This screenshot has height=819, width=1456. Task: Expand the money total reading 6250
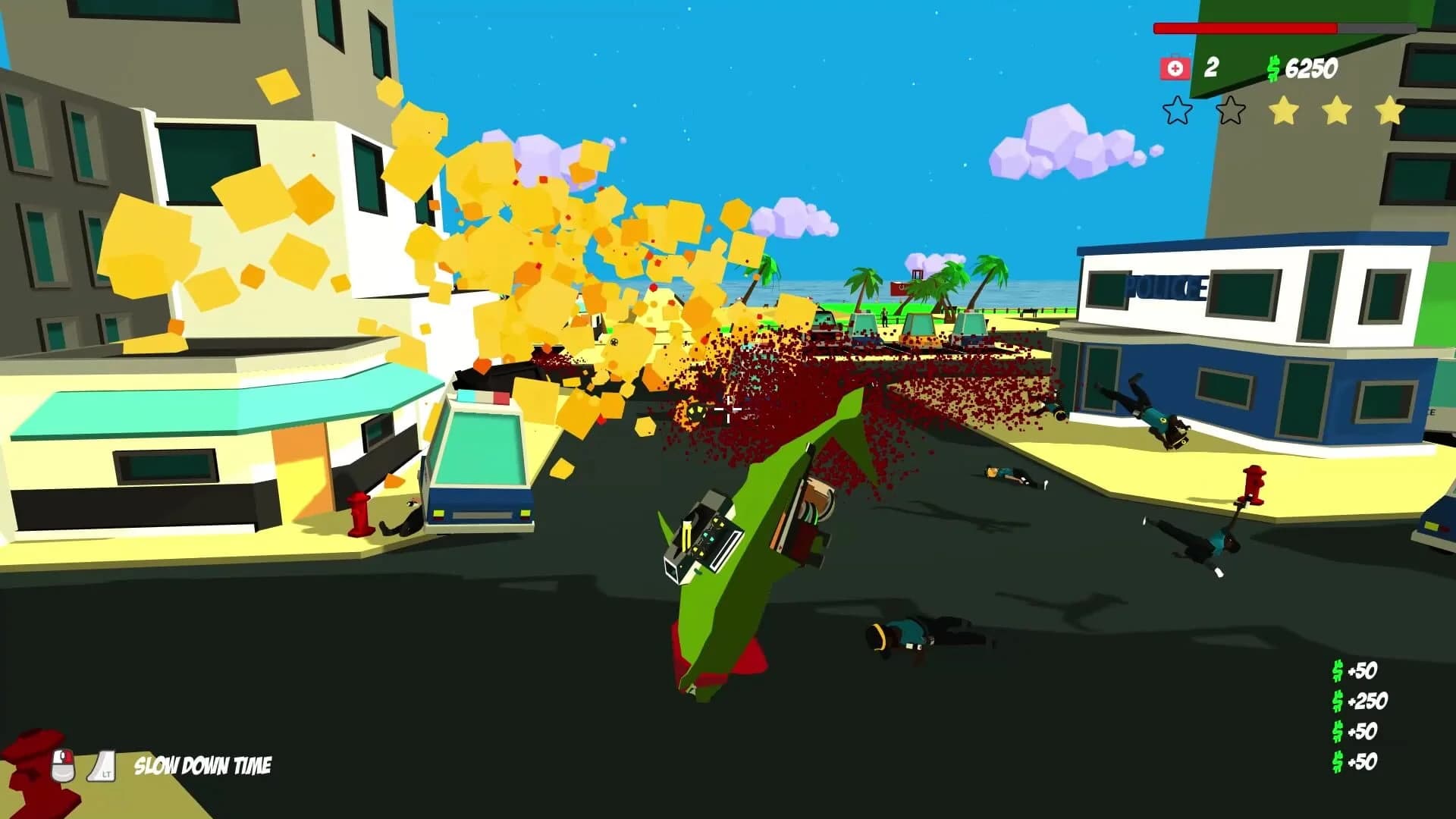click(1313, 67)
